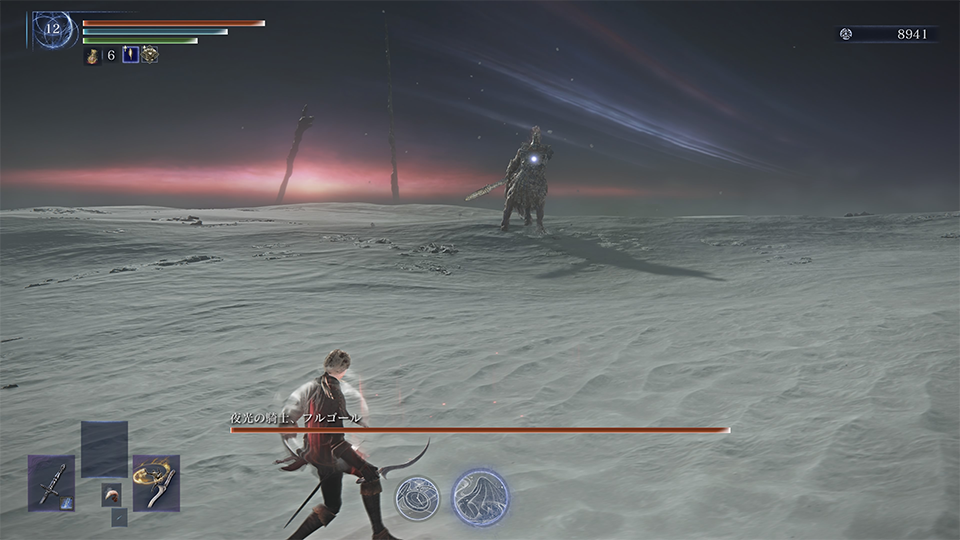The width and height of the screenshot is (960, 540).
Task: Click the rune currency icon
Action: point(846,34)
